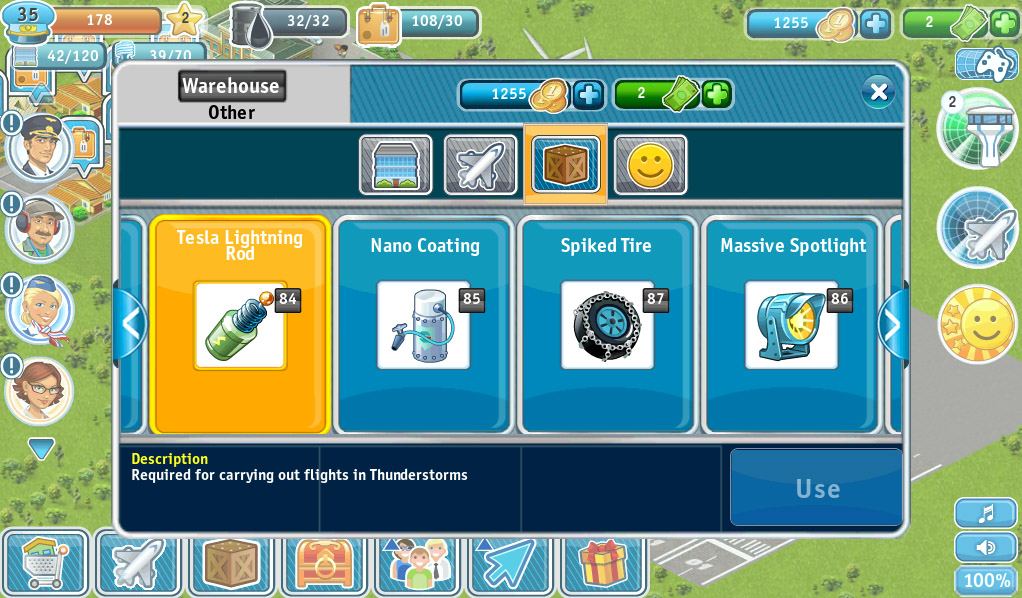Choose the Nano Coating item
The height and width of the screenshot is (598, 1022).
pyautogui.click(x=424, y=325)
